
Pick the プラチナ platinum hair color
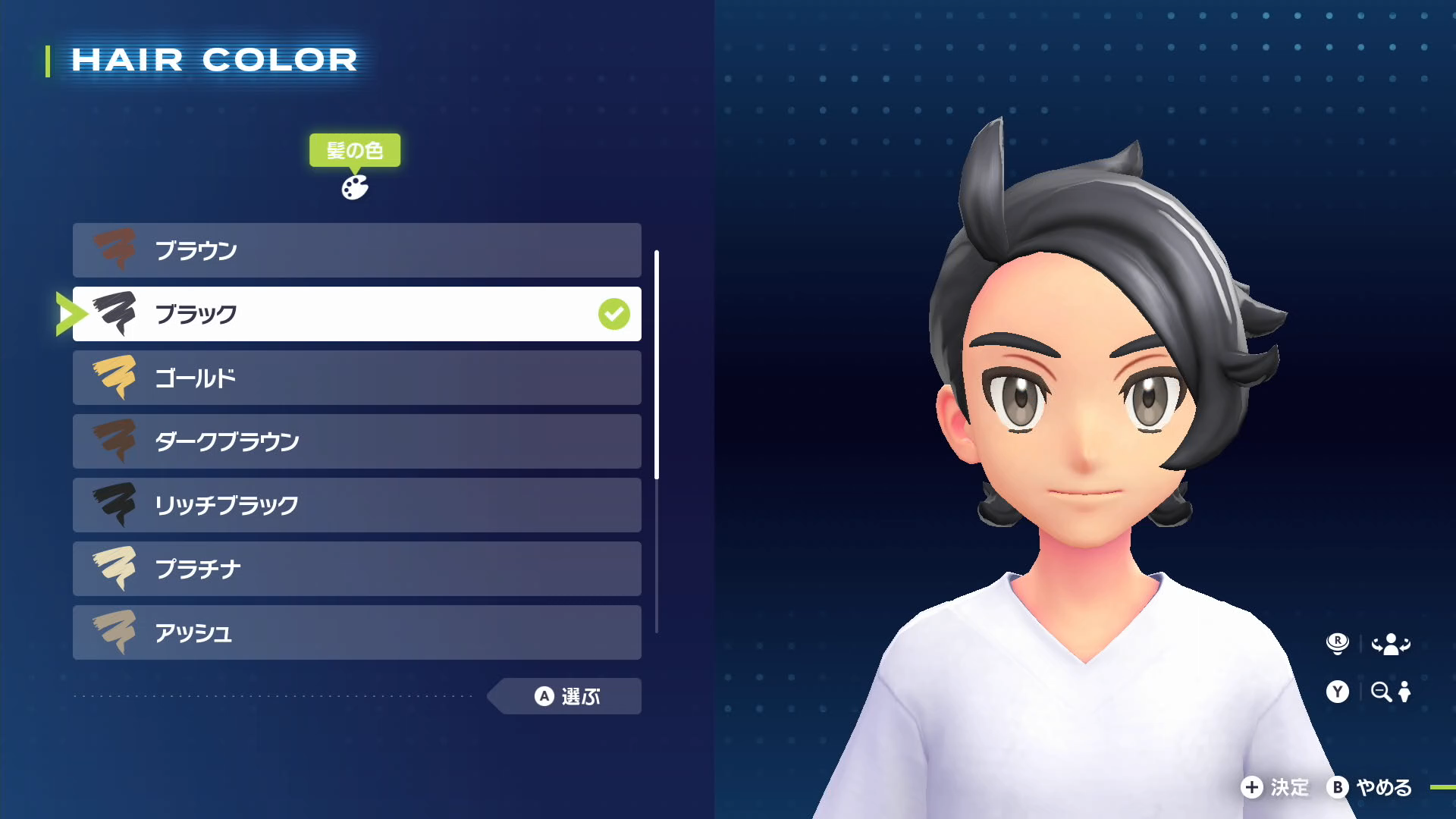[x=356, y=569]
